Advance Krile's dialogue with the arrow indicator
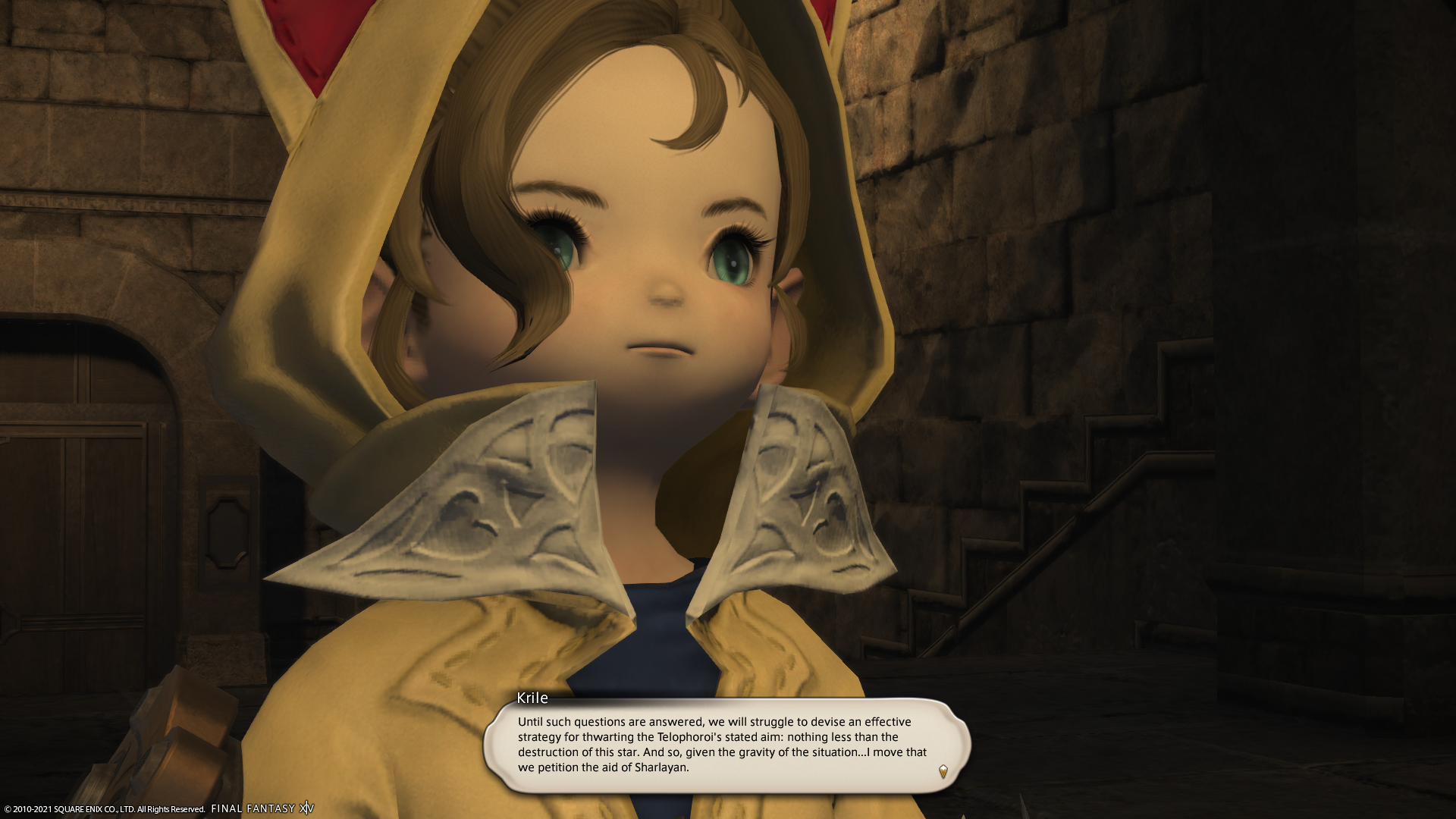The width and height of the screenshot is (1456, 819). (943, 771)
